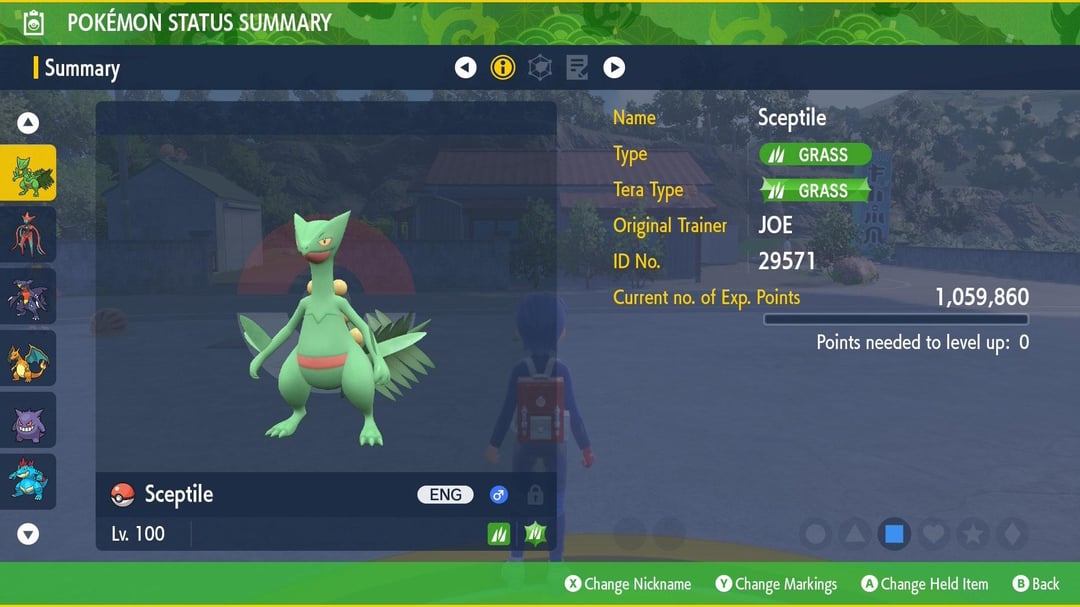Toggle the triangle marking
This screenshot has width=1080, height=607.
click(855, 534)
